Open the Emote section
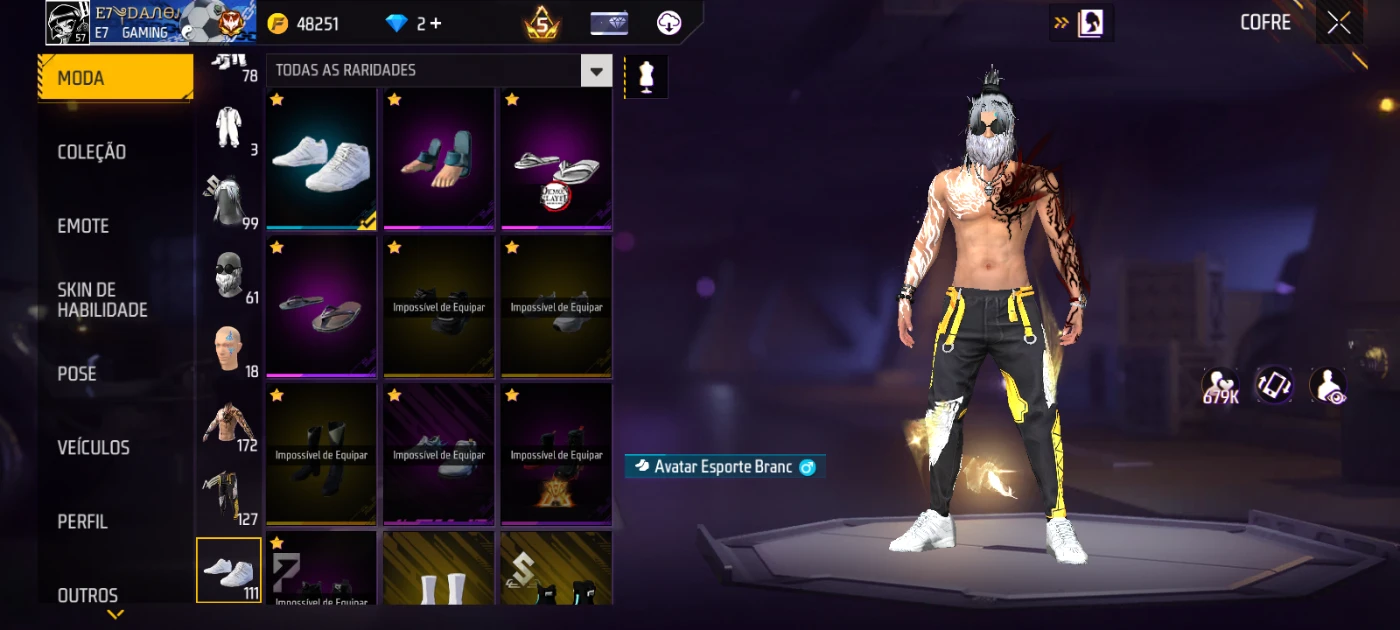Viewport: 1400px width, 630px height. click(x=83, y=226)
